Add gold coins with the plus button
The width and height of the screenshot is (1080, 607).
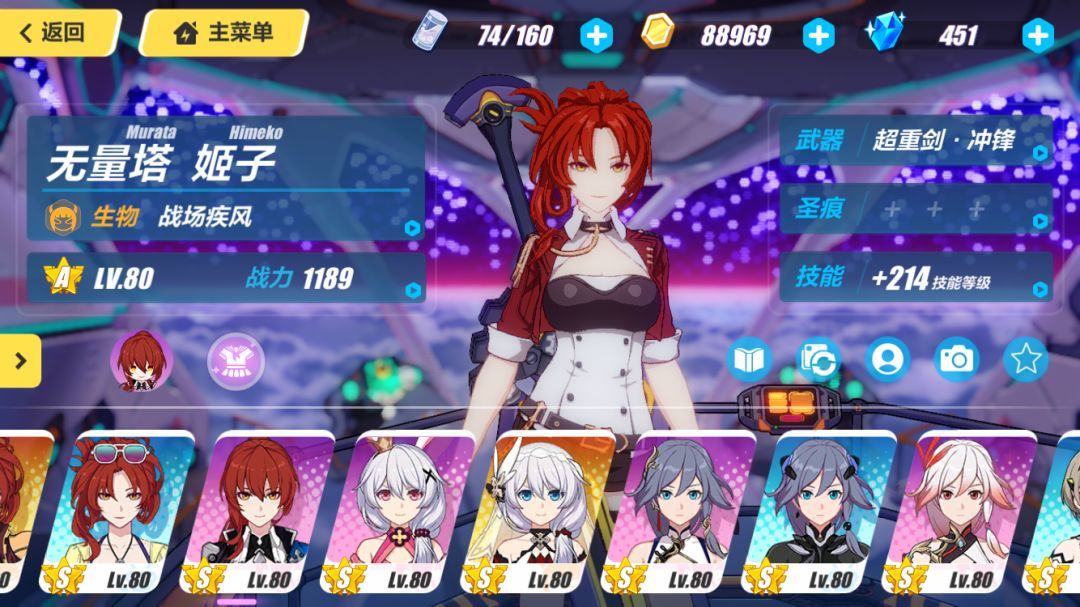tap(818, 36)
